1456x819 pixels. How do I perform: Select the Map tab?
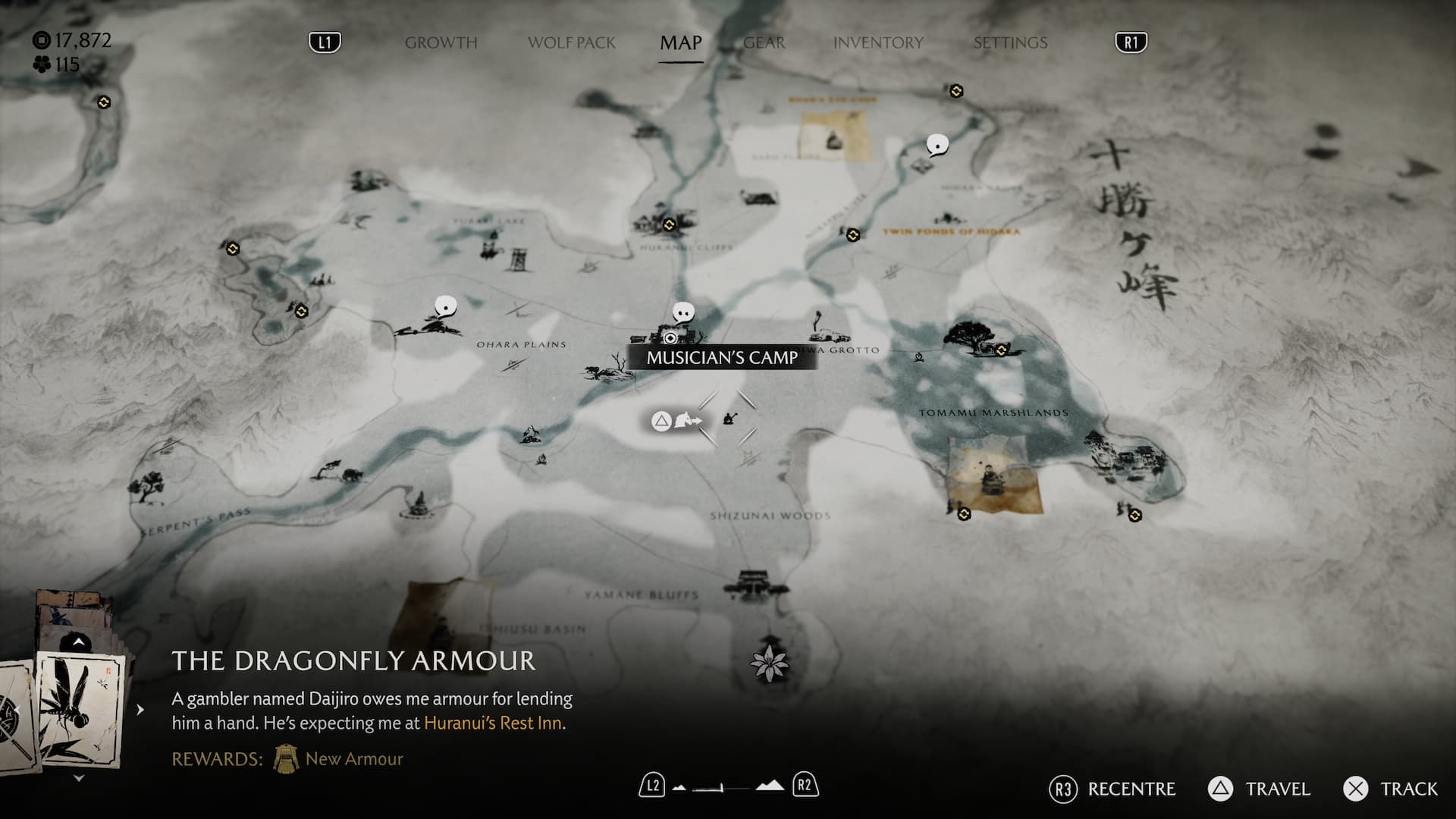pos(680,43)
